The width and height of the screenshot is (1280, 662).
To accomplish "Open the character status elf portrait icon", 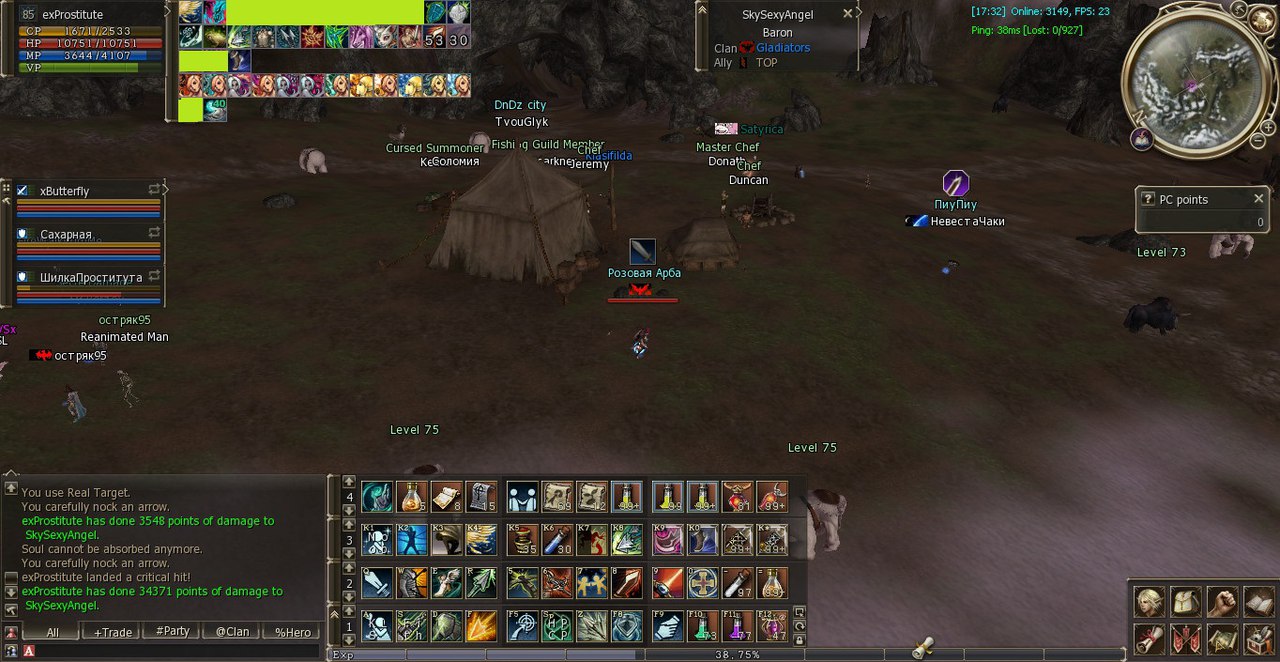I will click(1150, 601).
